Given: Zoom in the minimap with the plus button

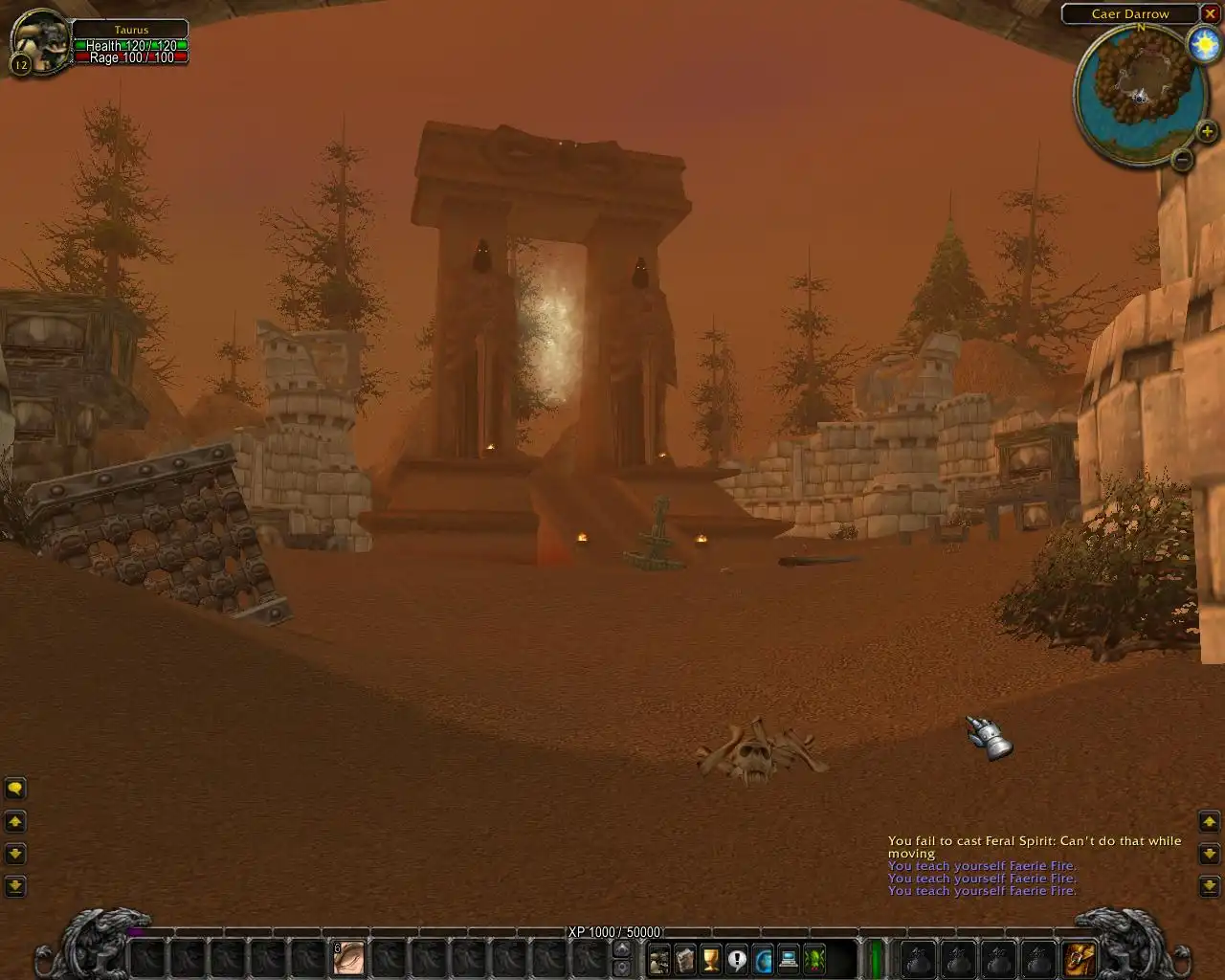Looking at the screenshot, I should pos(1206,132).
